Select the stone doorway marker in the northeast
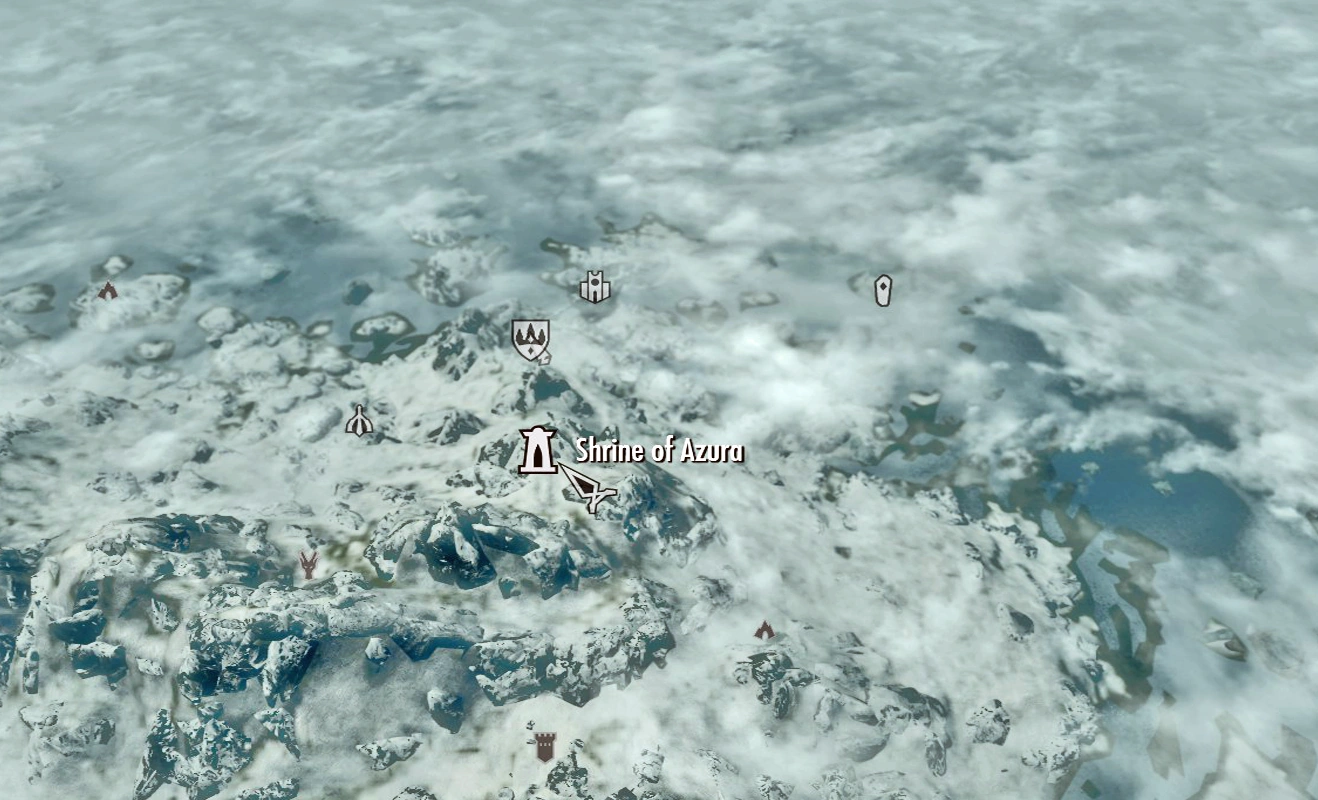The width and height of the screenshot is (1318, 800). tap(883, 291)
